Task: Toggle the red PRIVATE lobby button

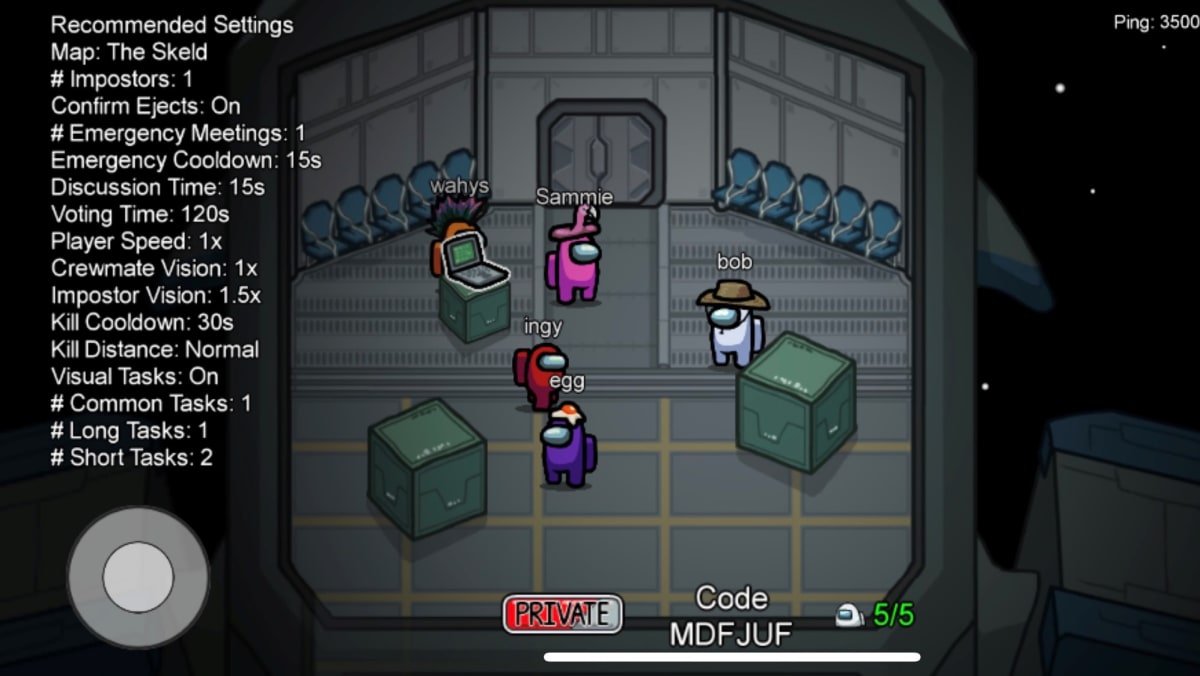Action: click(562, 613)
